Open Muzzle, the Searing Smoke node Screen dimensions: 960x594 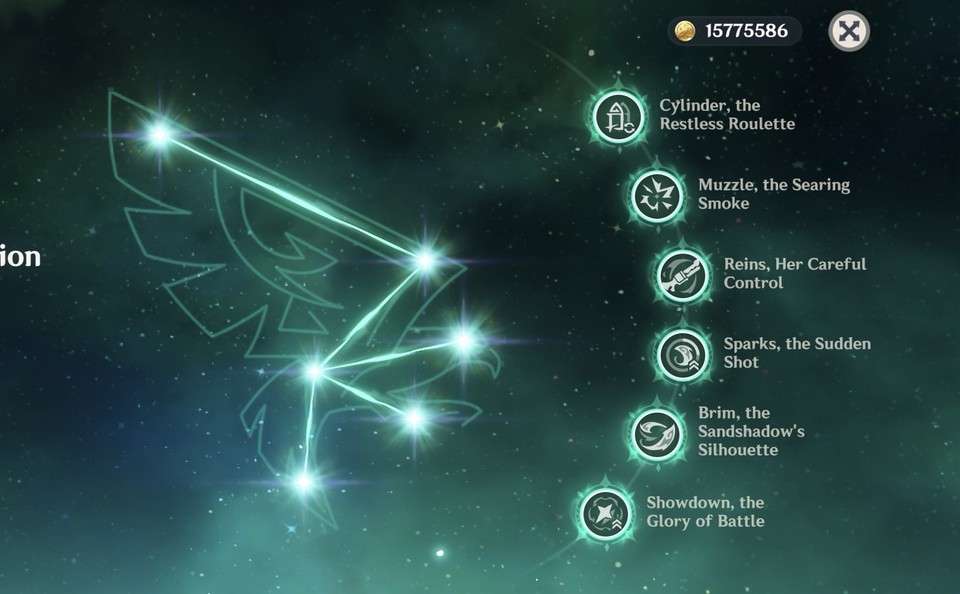[x=657, y=195]
